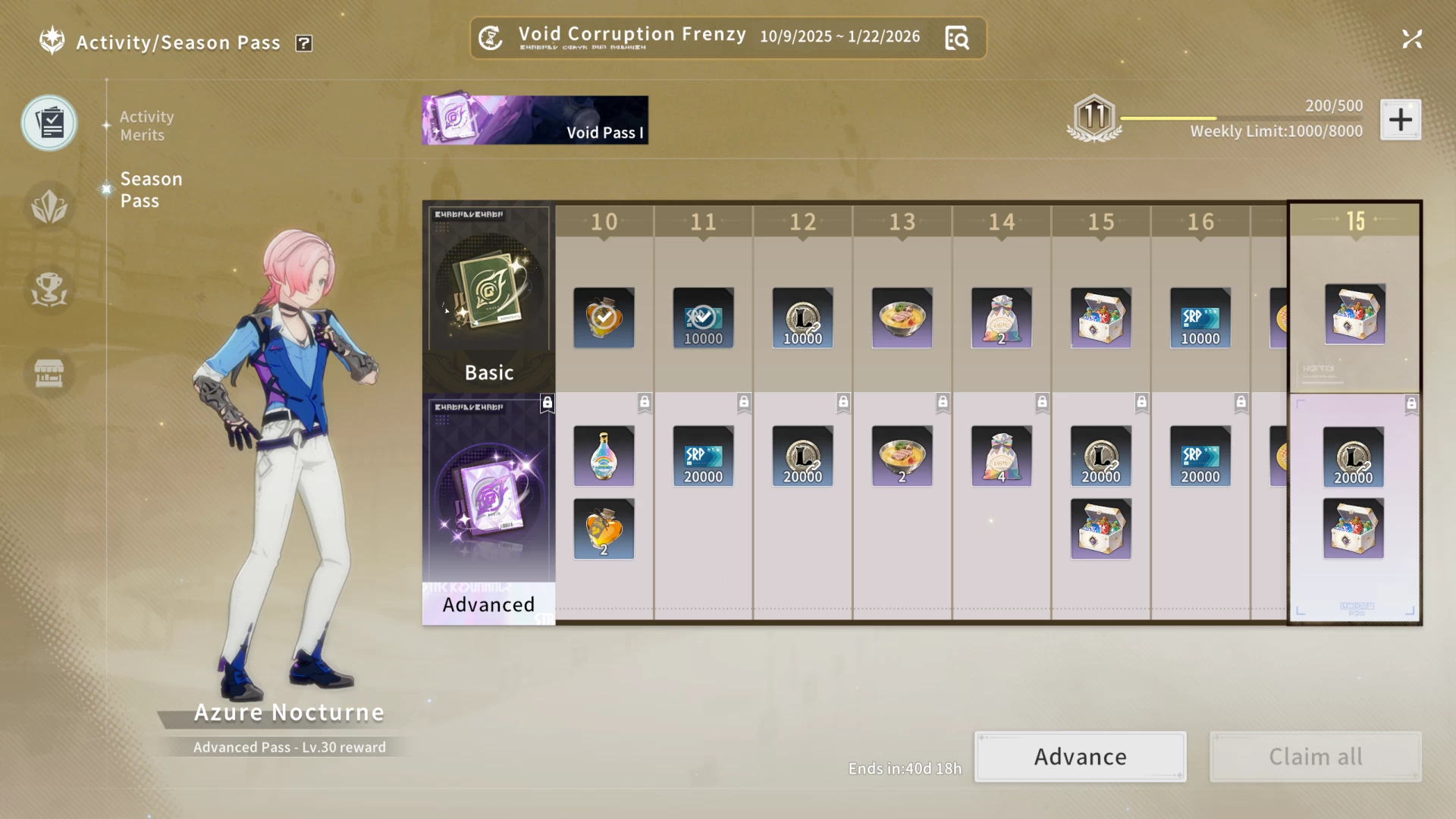Close the Season Pass screen

click(1411, 39)
